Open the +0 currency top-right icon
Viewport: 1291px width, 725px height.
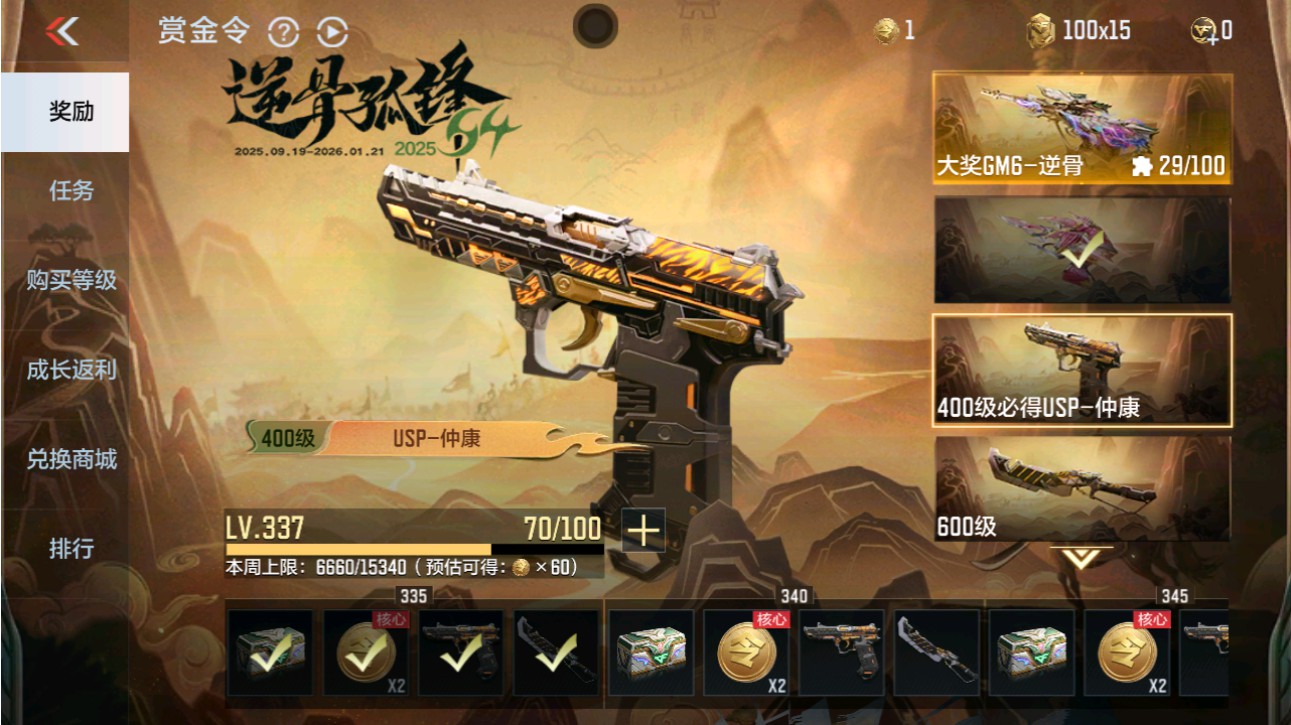[x=1204, y=31]
